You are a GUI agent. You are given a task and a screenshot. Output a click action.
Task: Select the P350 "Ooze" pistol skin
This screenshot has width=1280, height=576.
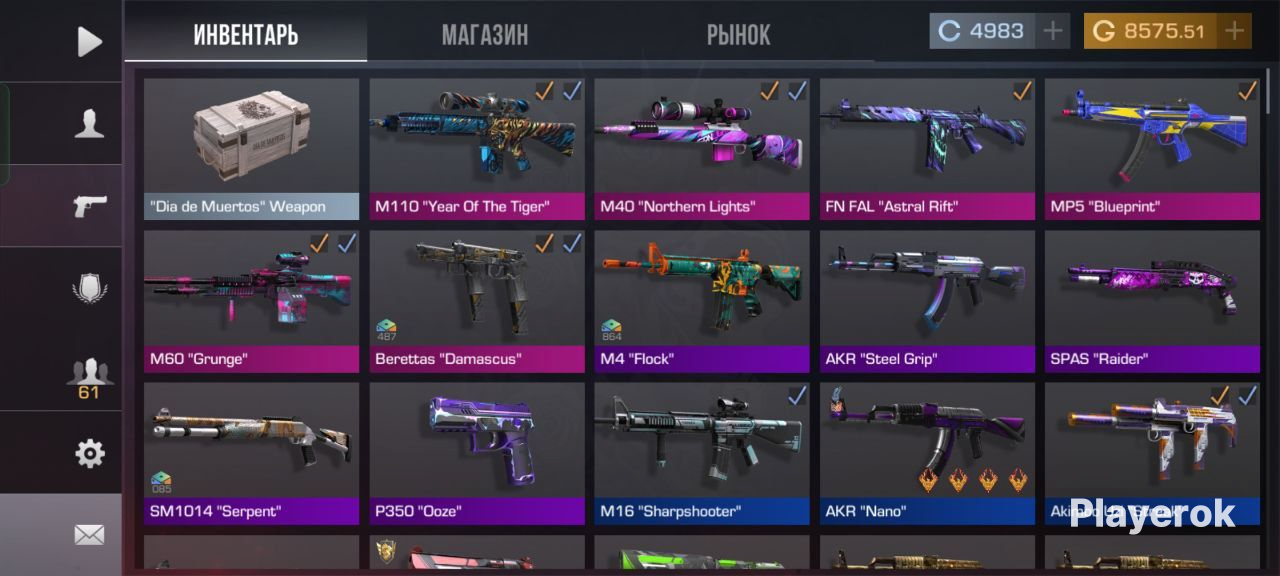(477, 453)
